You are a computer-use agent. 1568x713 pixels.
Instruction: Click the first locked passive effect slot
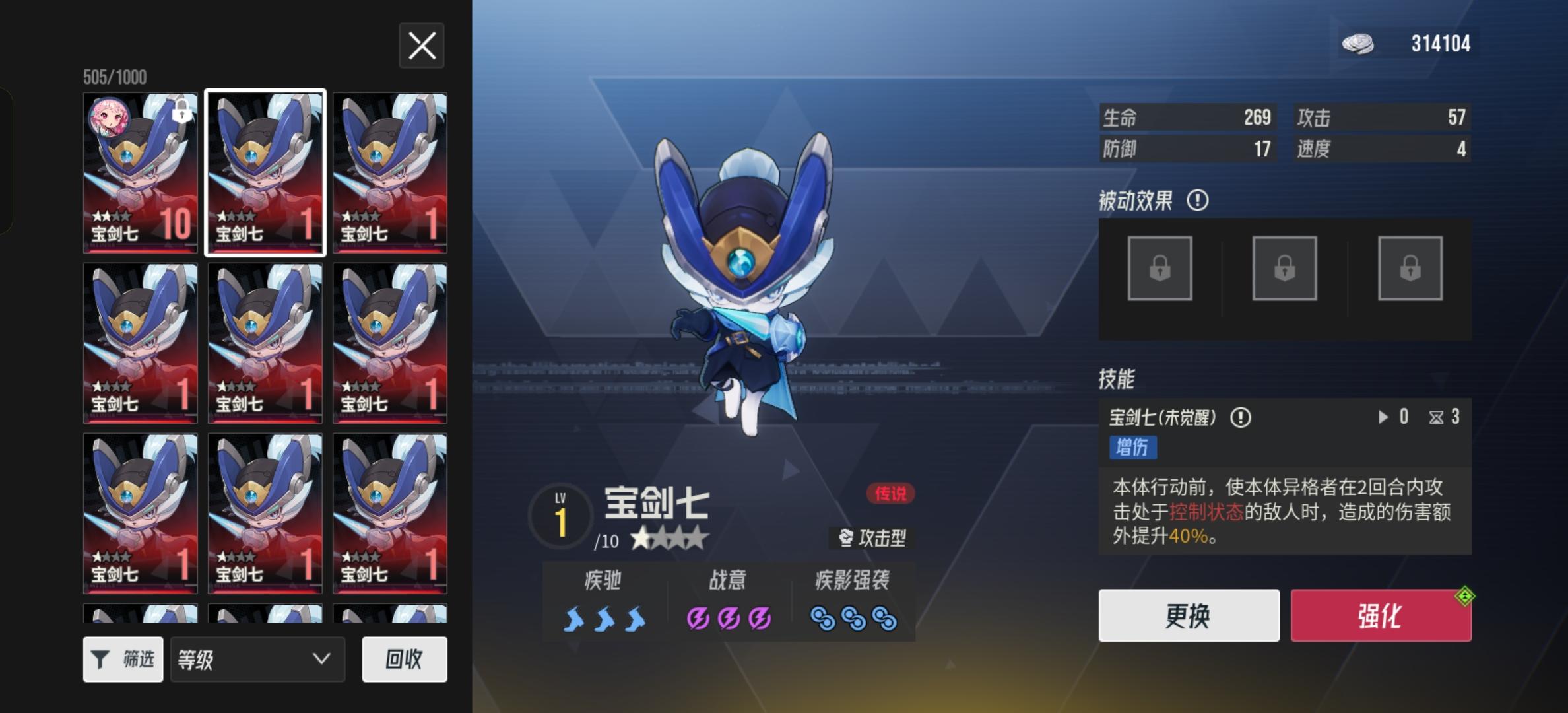click(x=1159, y=269)
